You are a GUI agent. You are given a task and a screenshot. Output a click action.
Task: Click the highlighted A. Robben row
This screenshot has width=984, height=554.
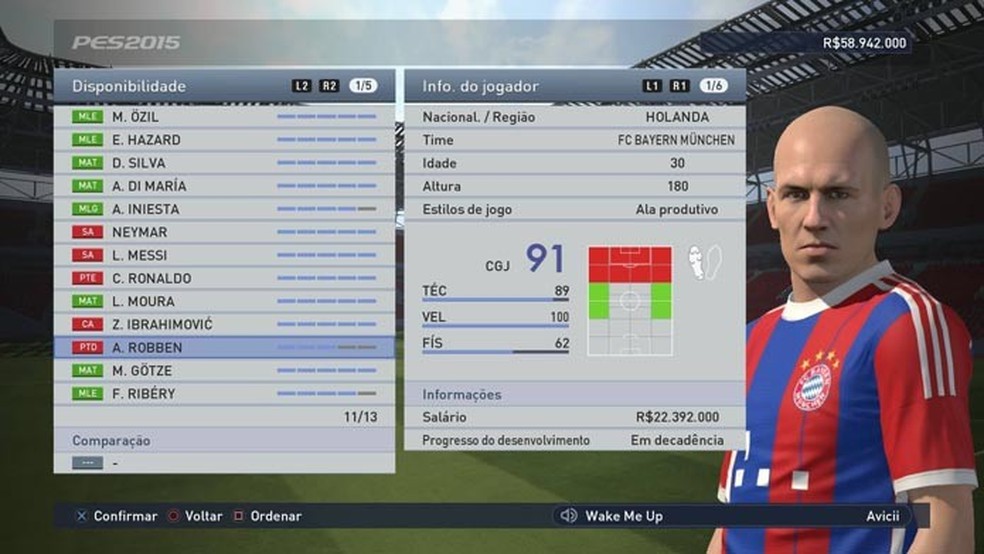click(x=224, y=347)
